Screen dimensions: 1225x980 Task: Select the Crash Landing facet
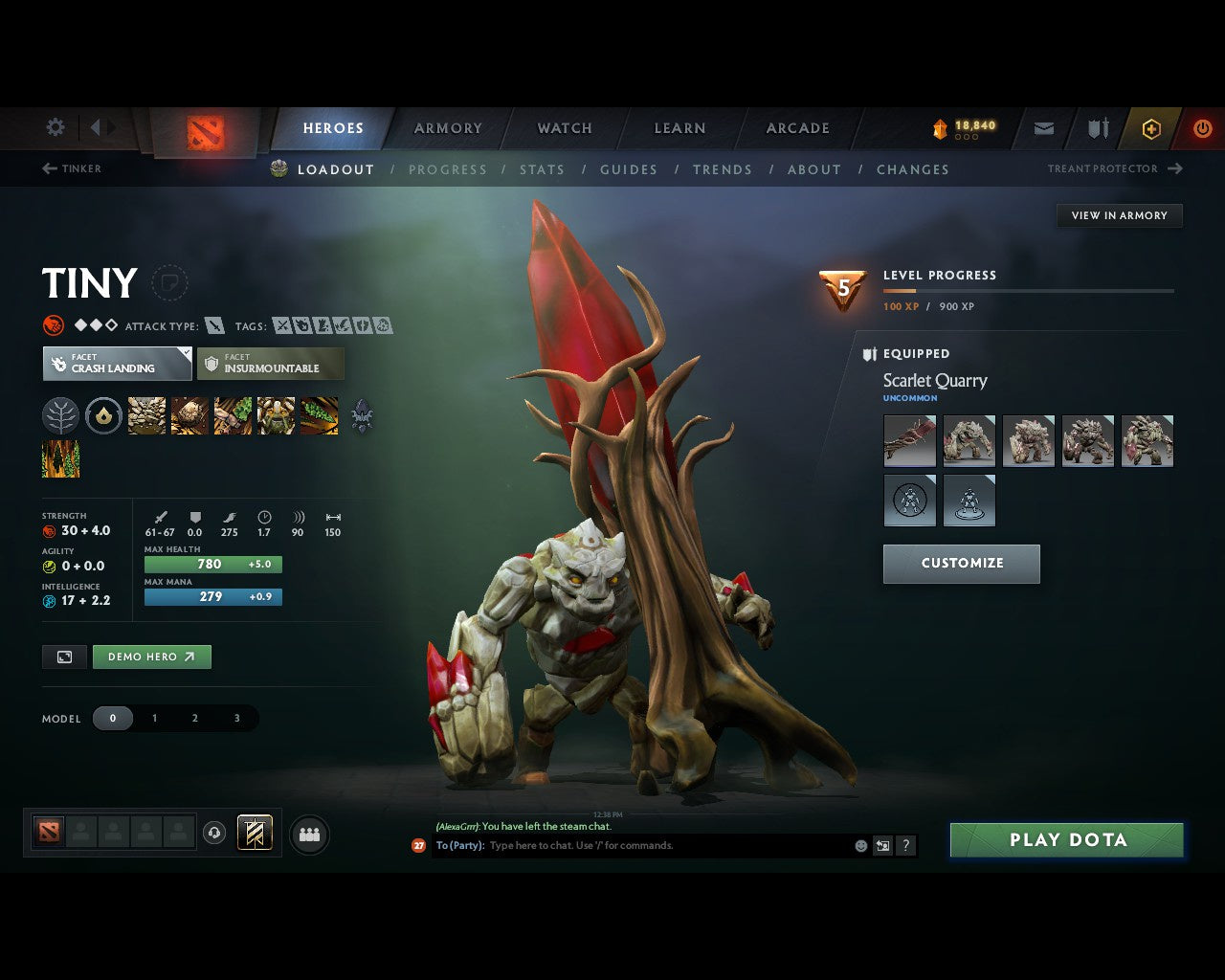tap(116, 364)
